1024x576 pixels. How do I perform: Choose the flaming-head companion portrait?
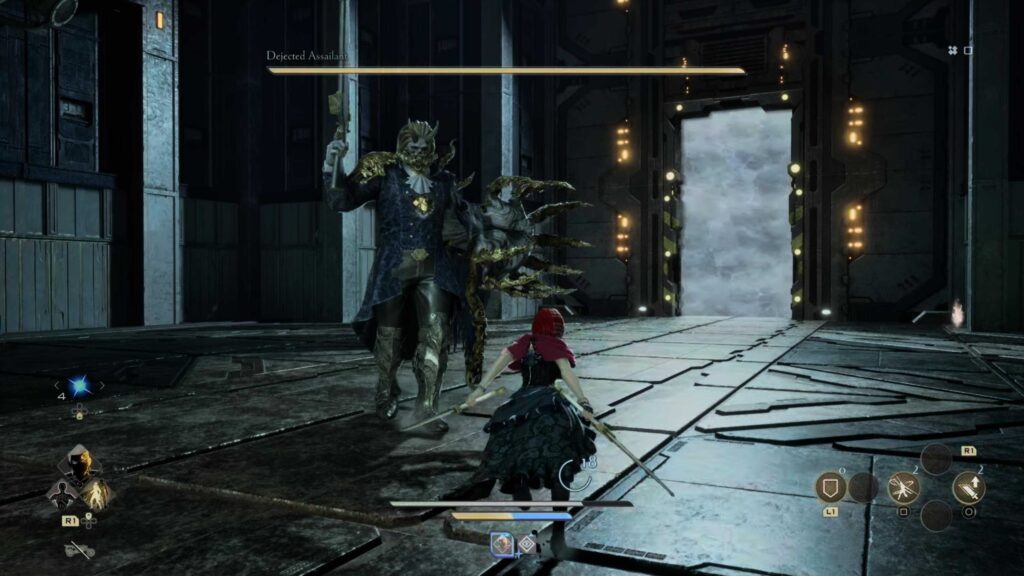(x=80, y=464)
